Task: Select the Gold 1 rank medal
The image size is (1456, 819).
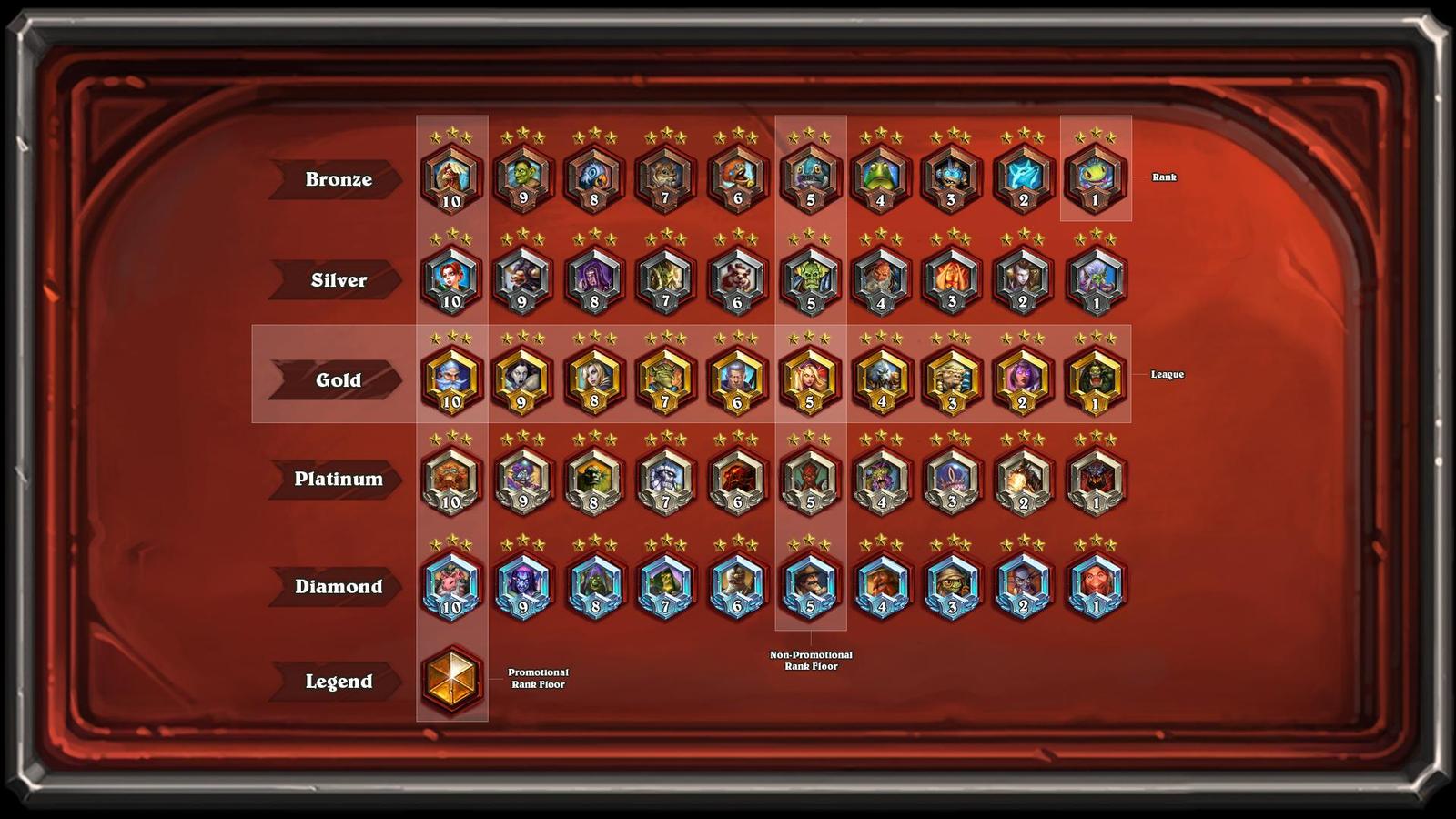Action: (1095, 380)
